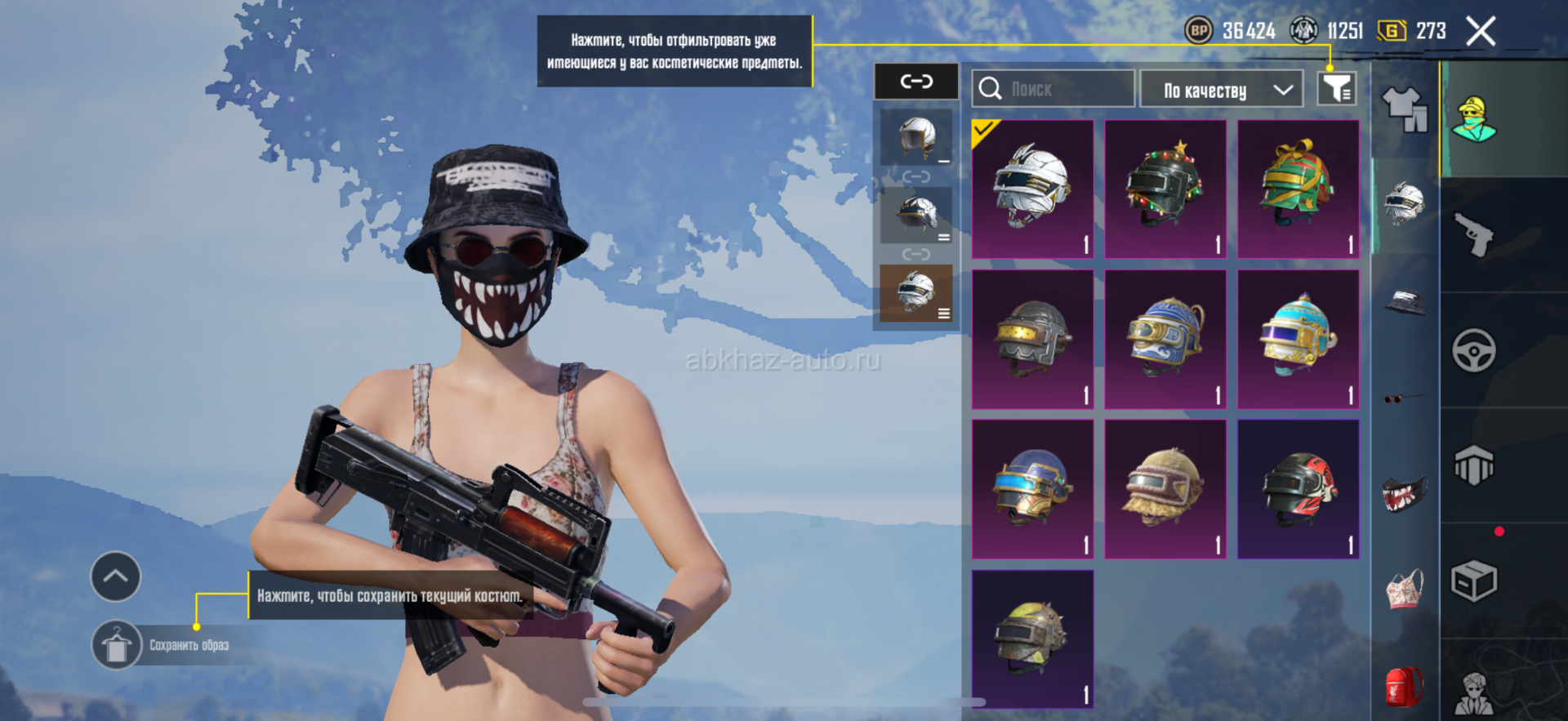The width and height of the screenshot is (1568, 721).
Task: Click the link chain button above helmets
Action: [916, 82]
